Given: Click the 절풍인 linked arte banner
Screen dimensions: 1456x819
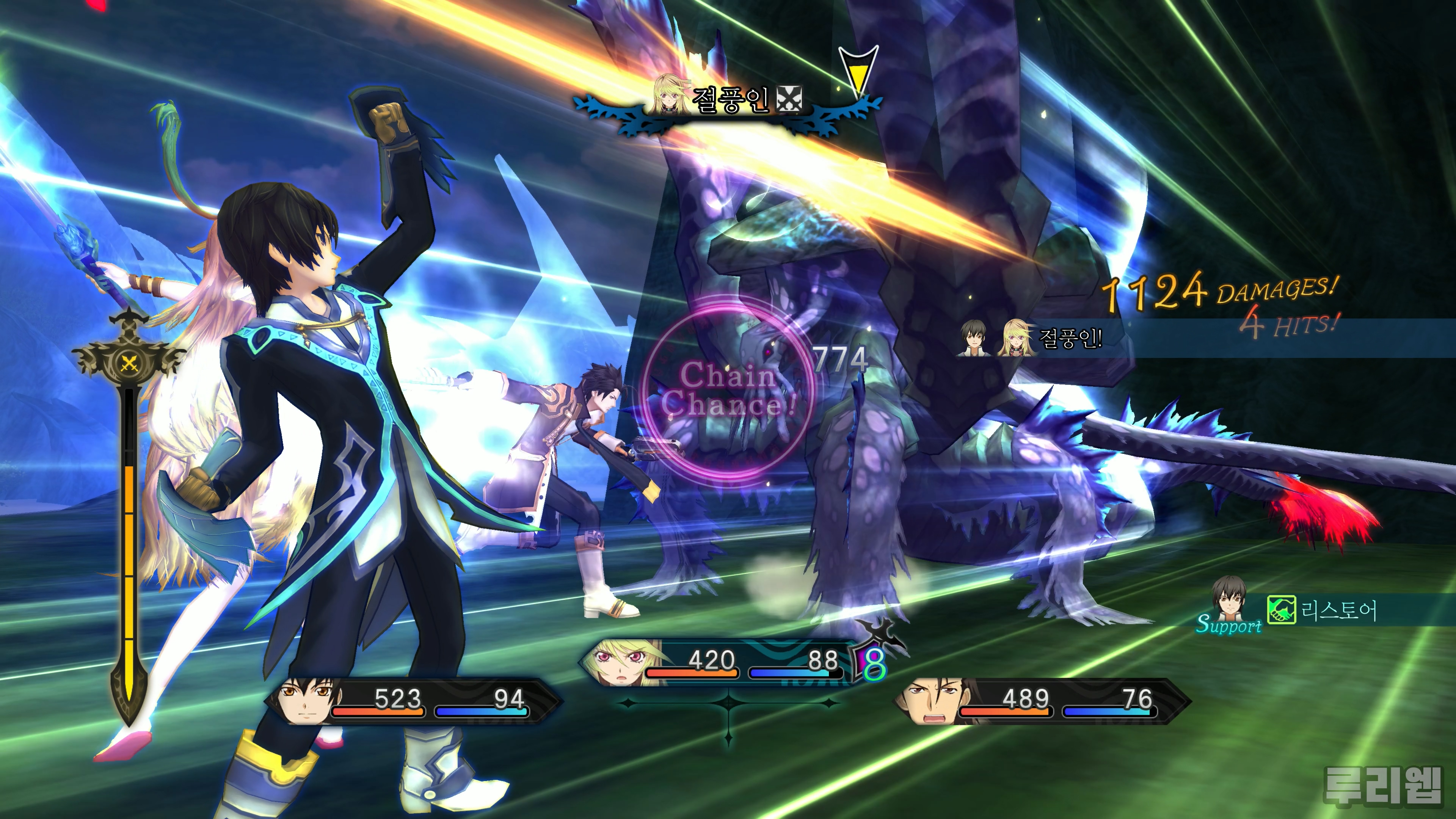Looking at the screenshot, I should tap(729, 100).
